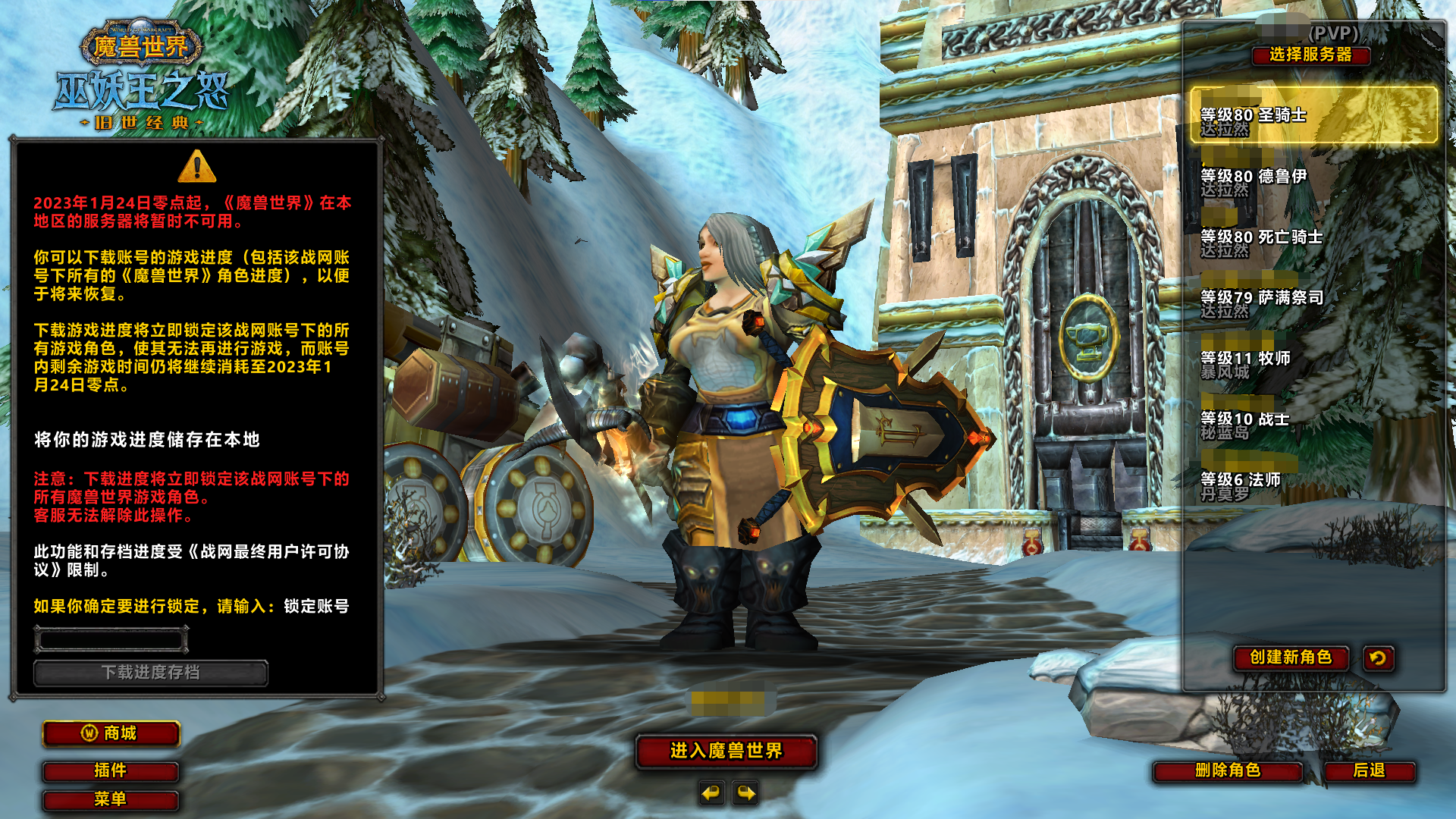Image resolution: width=1456 pixels, height=819 pixels.
Task: Open the 插件 addons list
Action: pos(111,770)
